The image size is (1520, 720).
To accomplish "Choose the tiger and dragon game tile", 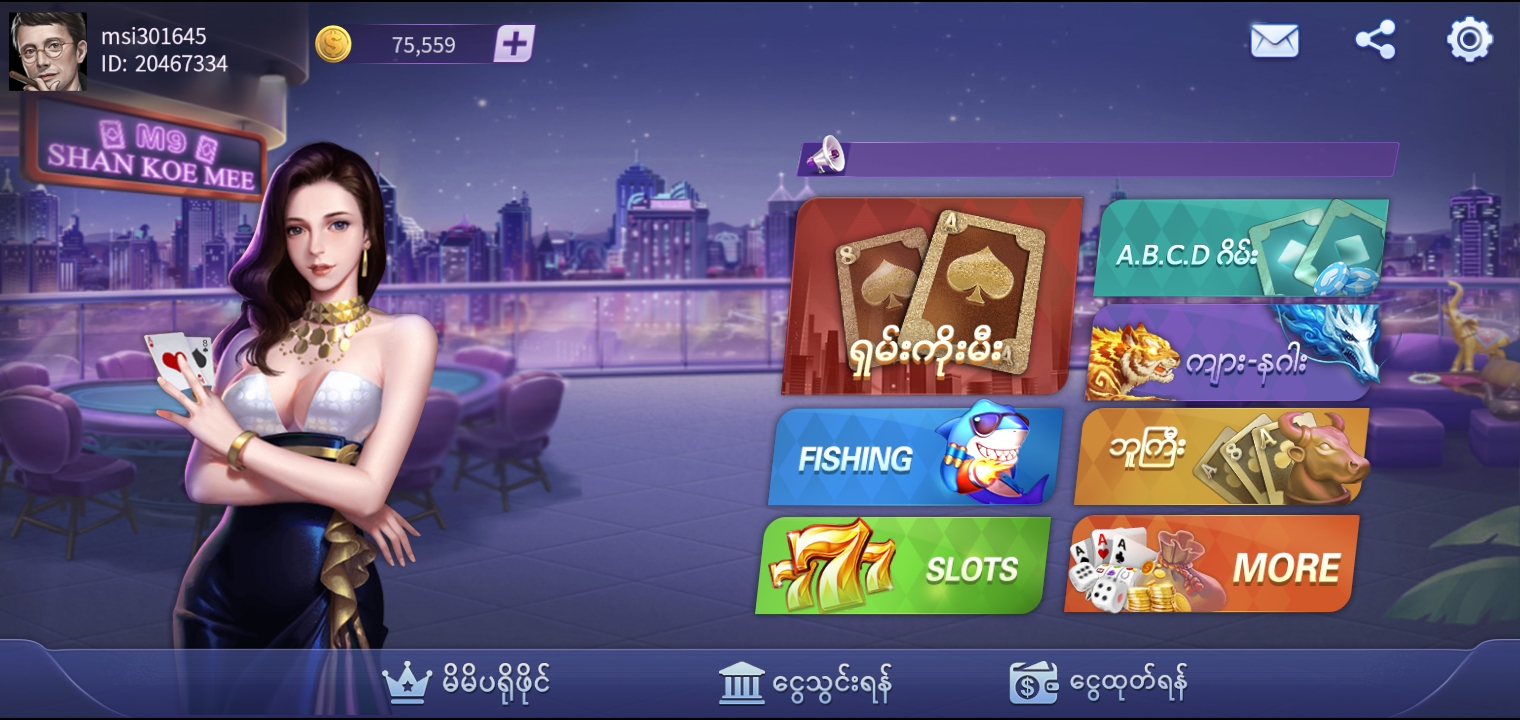I will pos(1232,354).
